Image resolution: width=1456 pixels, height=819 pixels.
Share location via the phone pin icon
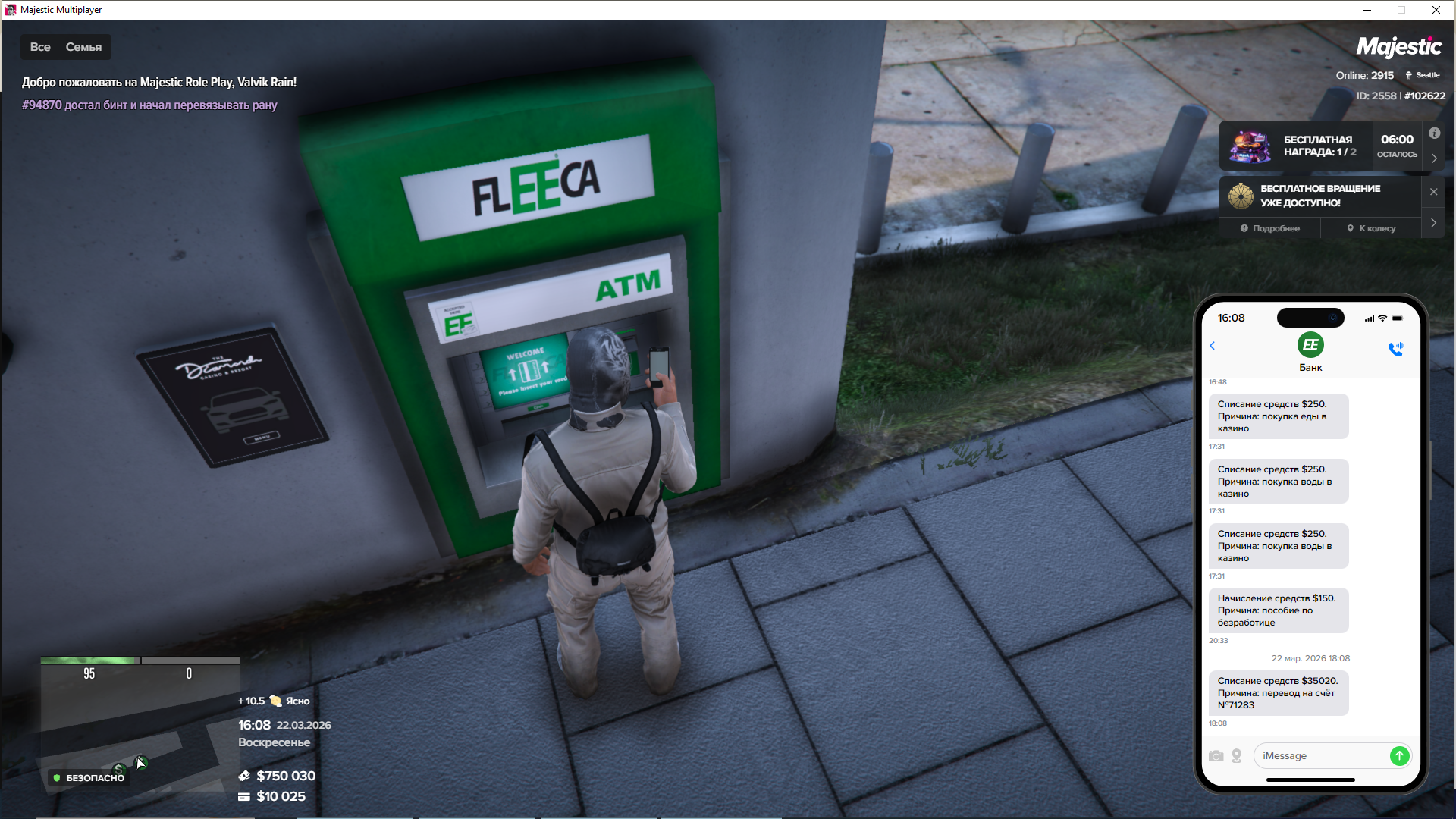point(1237,756)
